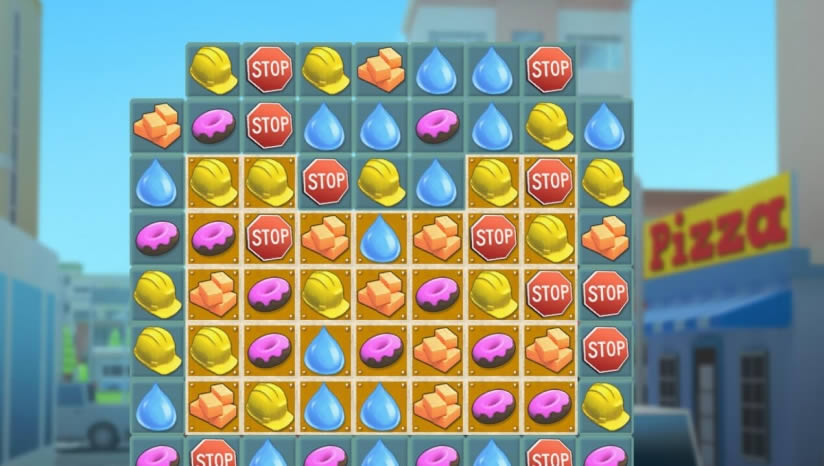
Task: Choose the pink donut between two water drops
Action: [436, 126]
